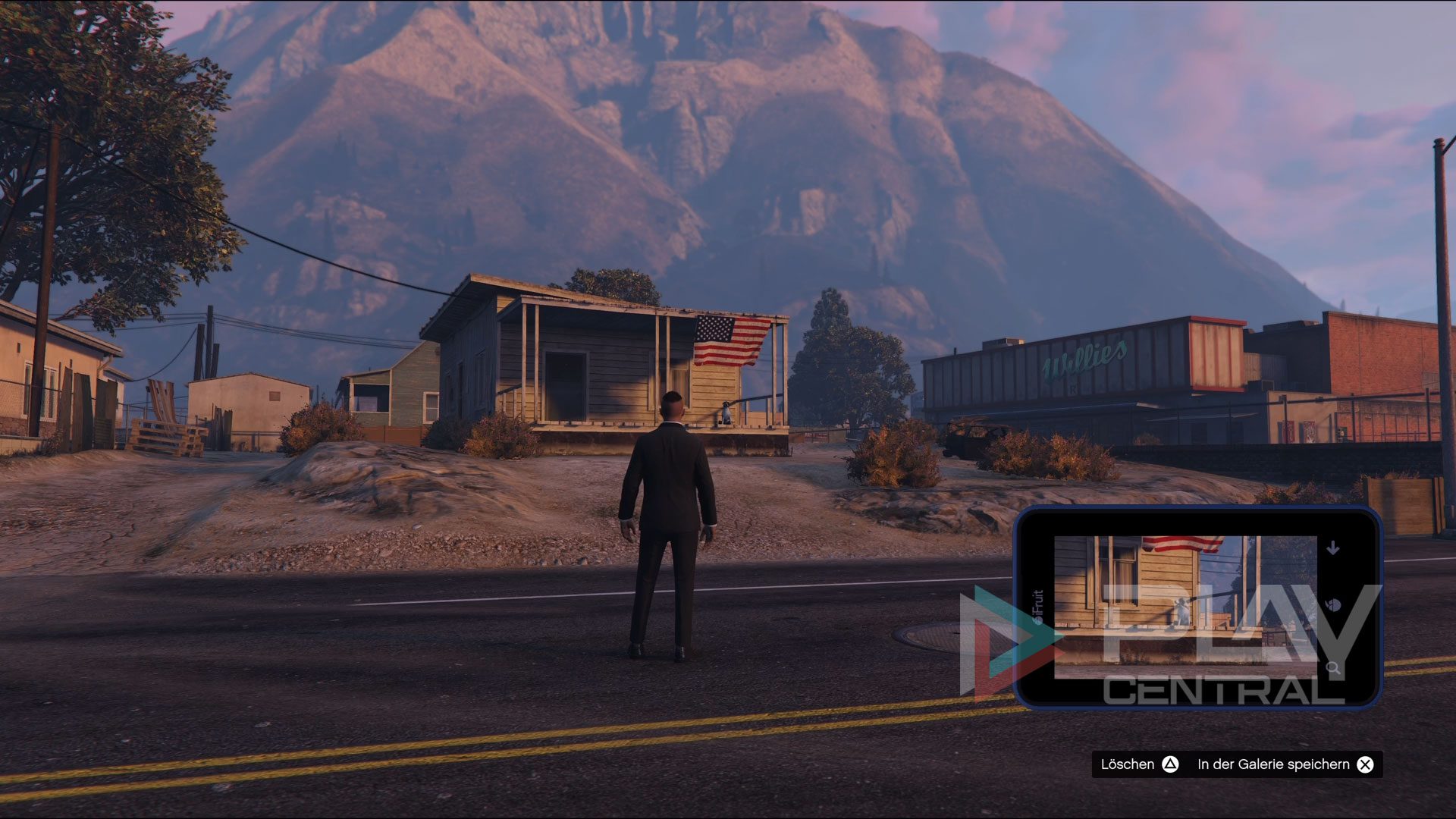Tap the magnifying glass icon on the phone
The image size is (1456, 819).
[1332, 668]
